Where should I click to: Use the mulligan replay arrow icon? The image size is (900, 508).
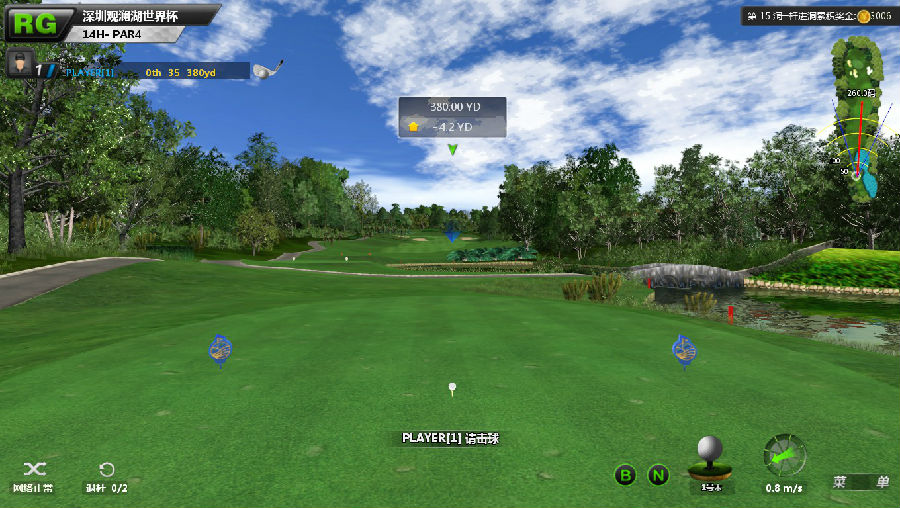(106, 469)
